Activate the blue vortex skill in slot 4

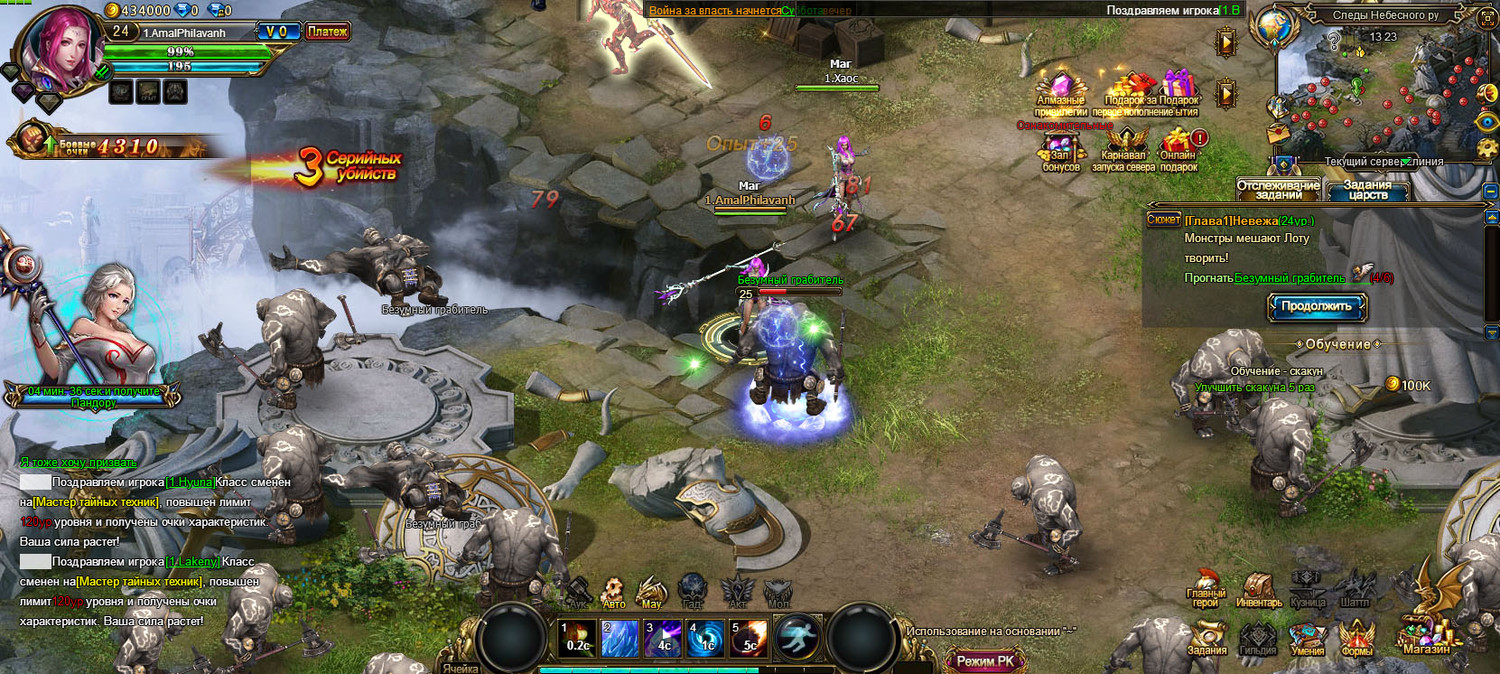click(x=704, y=638)
